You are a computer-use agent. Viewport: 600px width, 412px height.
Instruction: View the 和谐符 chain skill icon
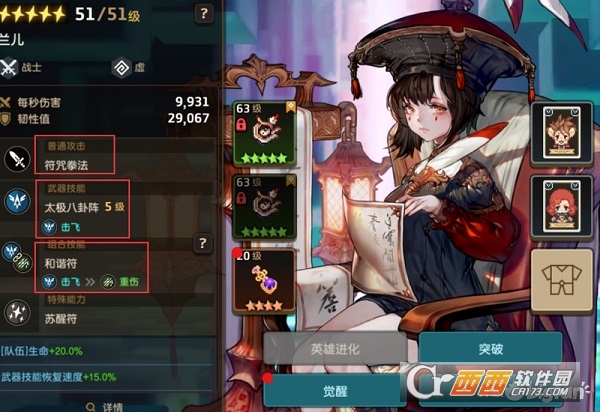[x=19, y=259]
